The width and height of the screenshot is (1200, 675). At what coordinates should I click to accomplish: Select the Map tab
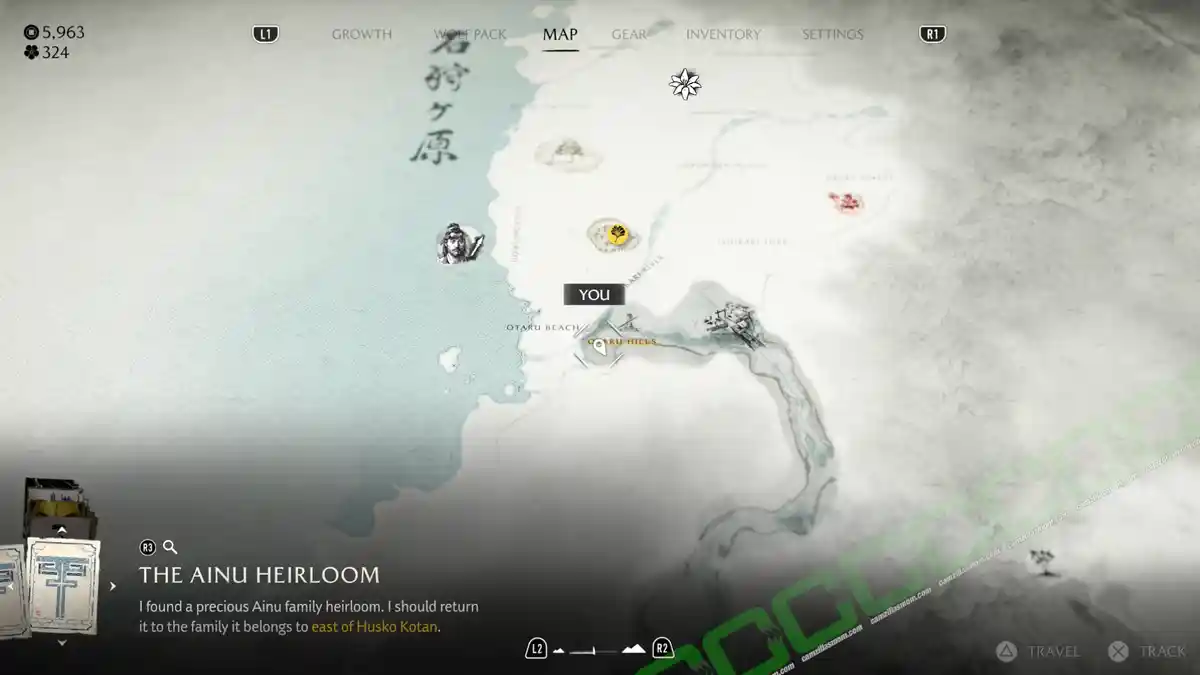point(560,34)
